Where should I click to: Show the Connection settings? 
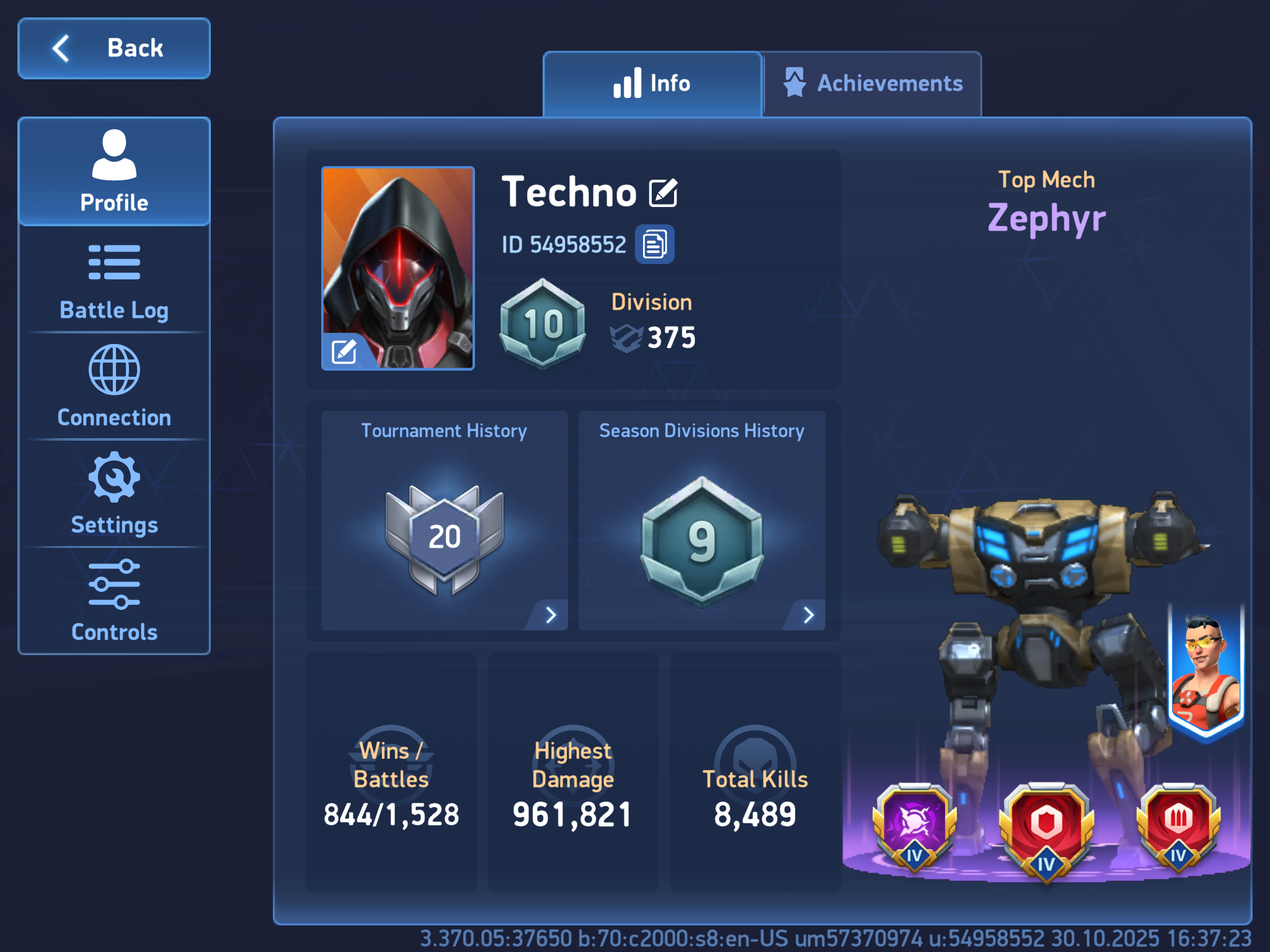click(x=114, y=387)
